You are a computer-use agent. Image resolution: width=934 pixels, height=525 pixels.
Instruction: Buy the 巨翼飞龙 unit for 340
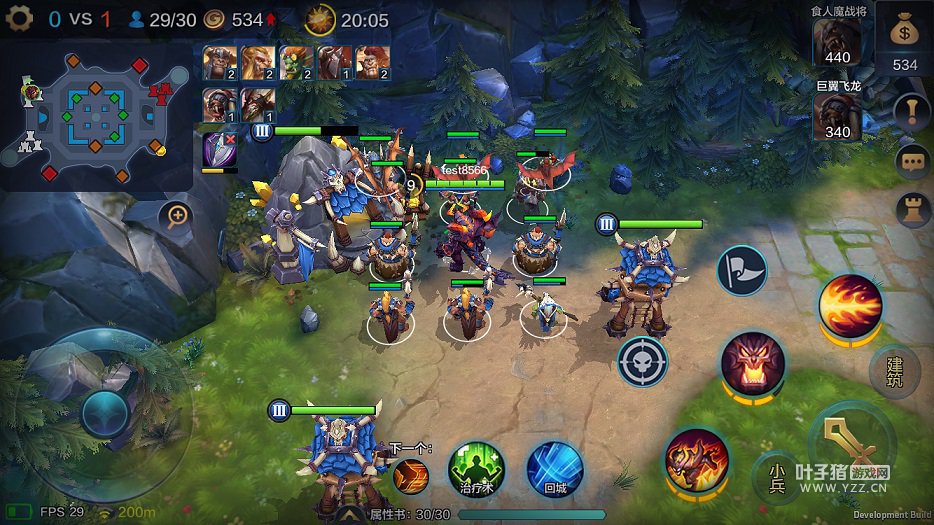(x=836, y=117)
